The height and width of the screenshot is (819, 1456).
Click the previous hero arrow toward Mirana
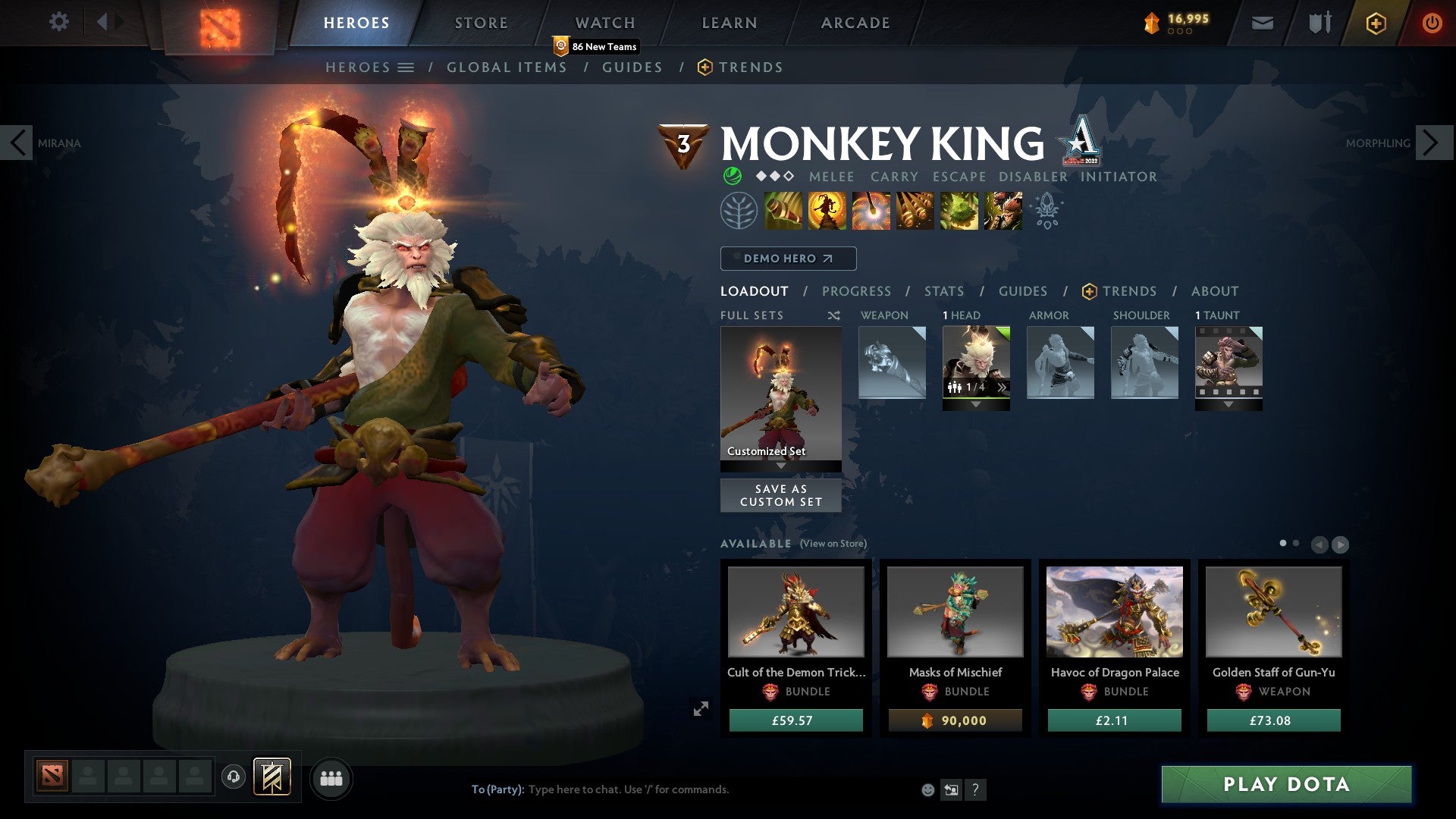point(18,143)
